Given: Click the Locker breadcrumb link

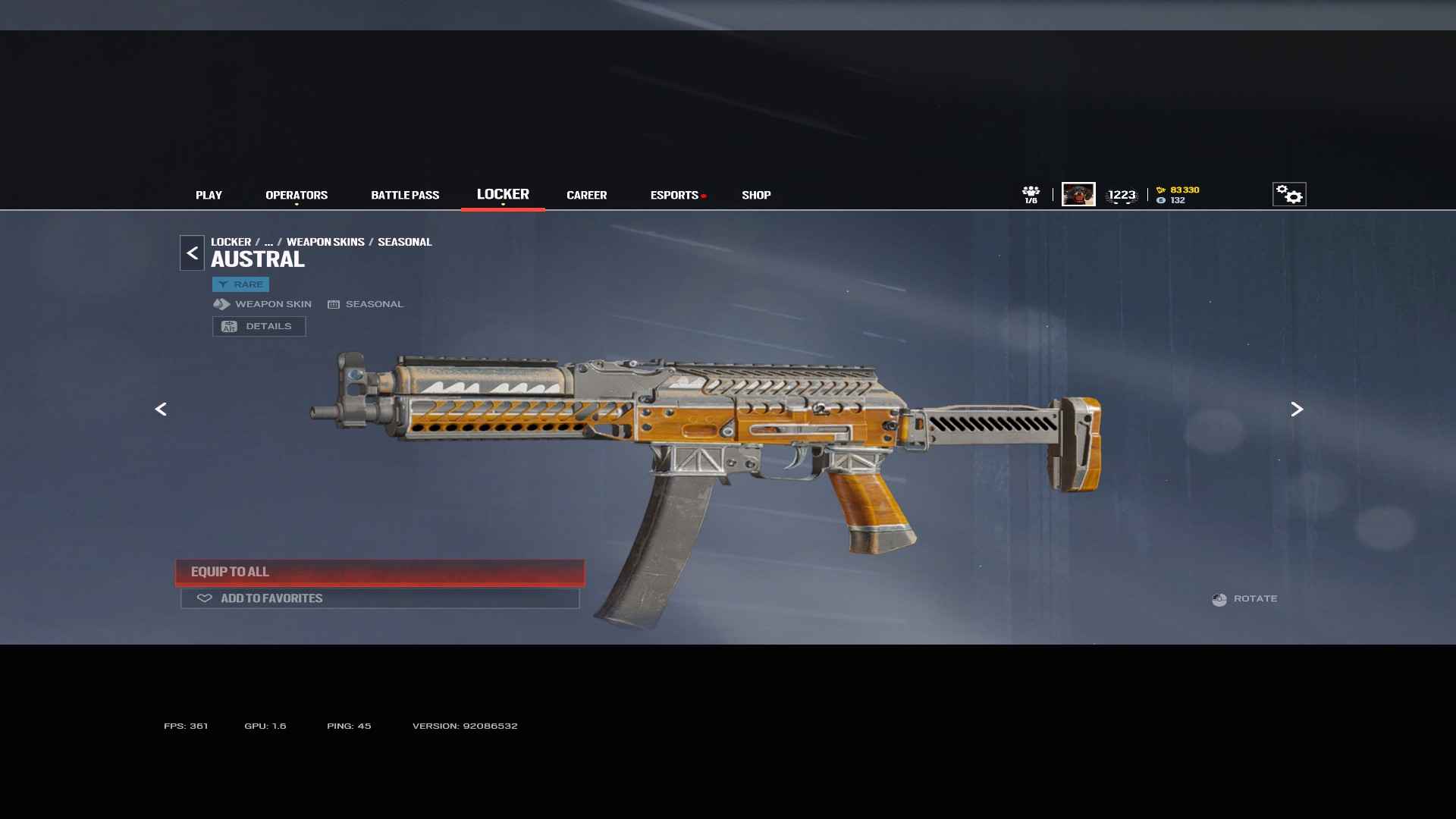Looking at the screenshot, I should 231,242.
